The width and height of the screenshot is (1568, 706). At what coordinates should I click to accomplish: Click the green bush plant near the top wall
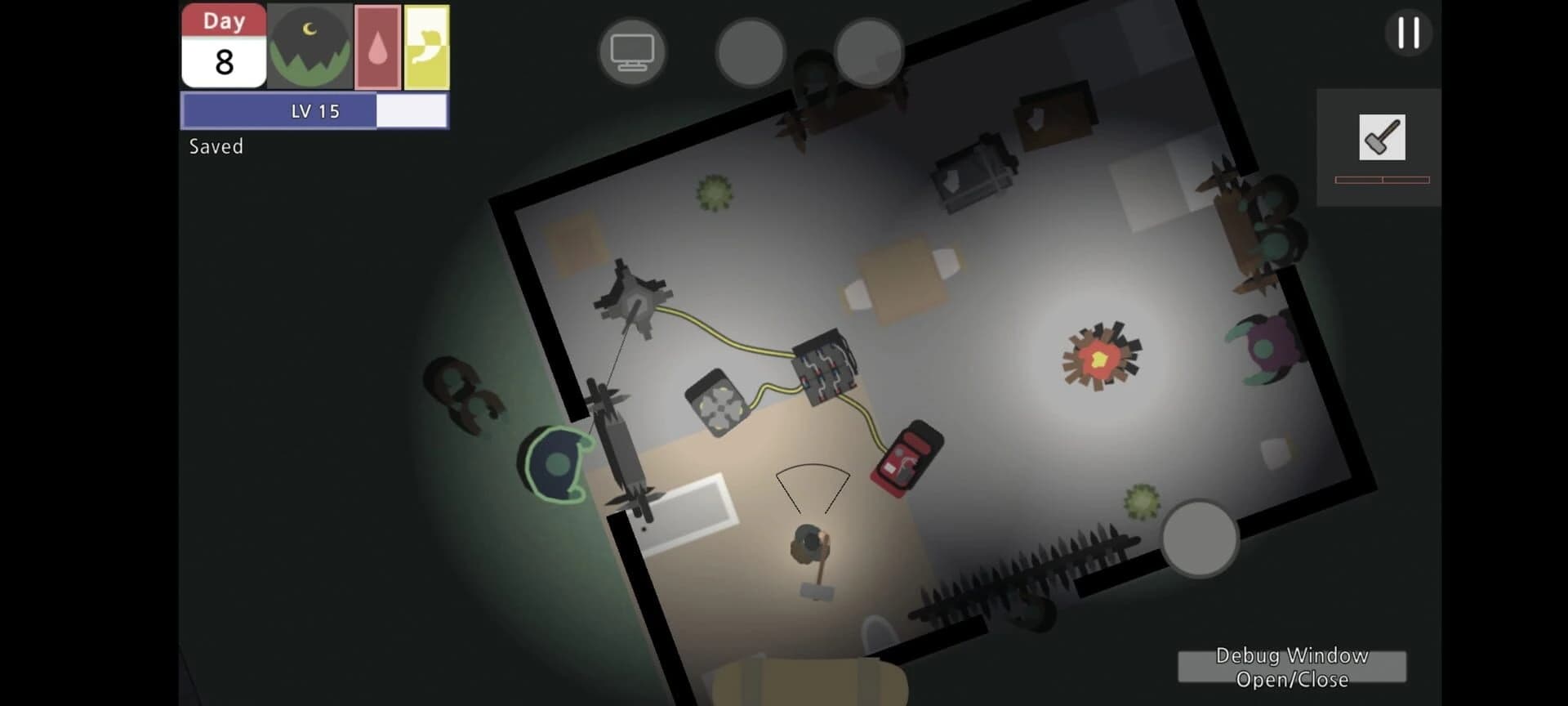point(715,192)
